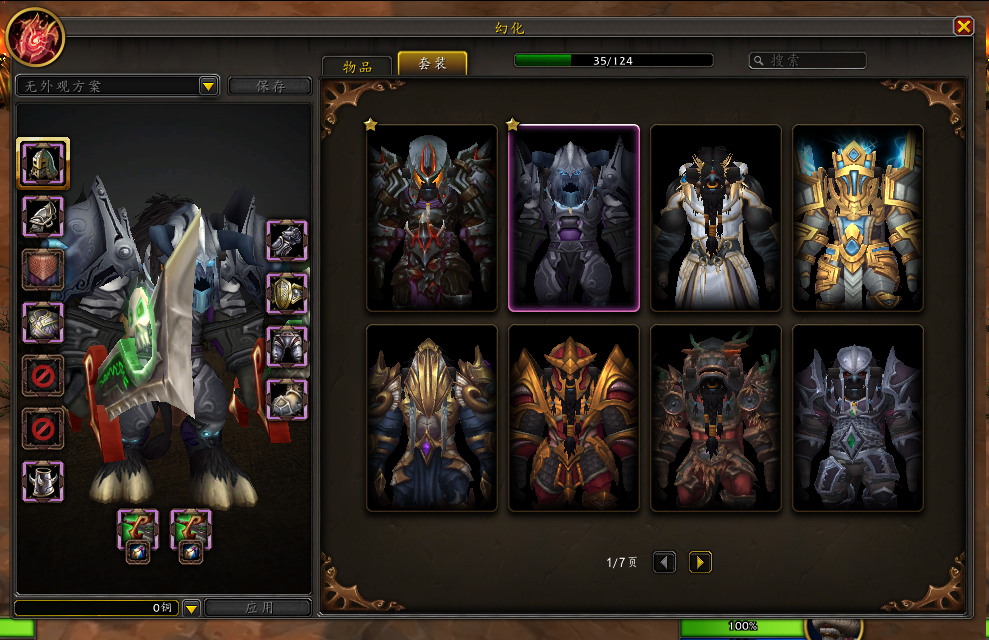Select the gold and white armor set
989x640 pixels.
click(857, 218)
